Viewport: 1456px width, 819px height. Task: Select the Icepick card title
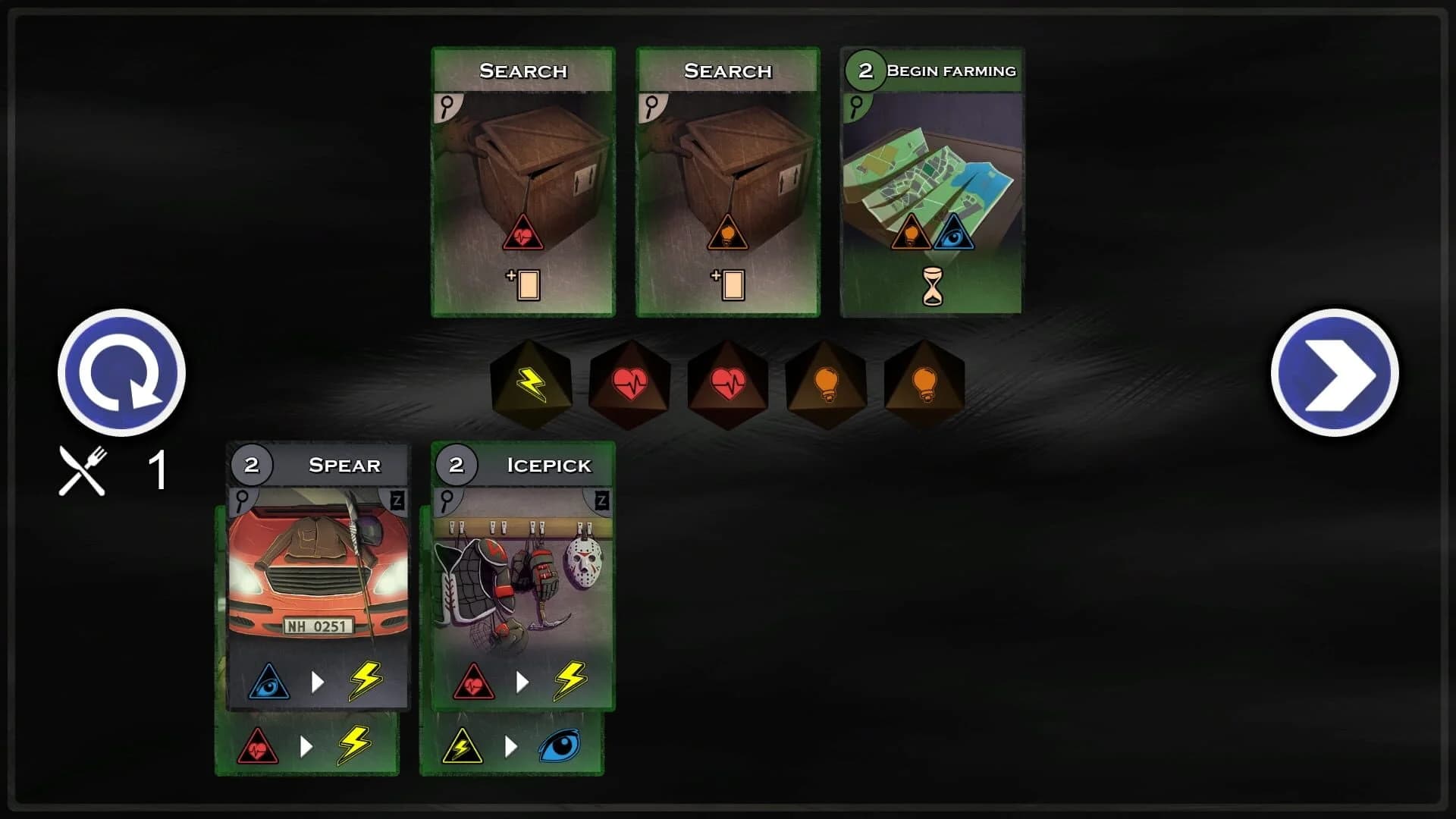click(x=549, y=465)
